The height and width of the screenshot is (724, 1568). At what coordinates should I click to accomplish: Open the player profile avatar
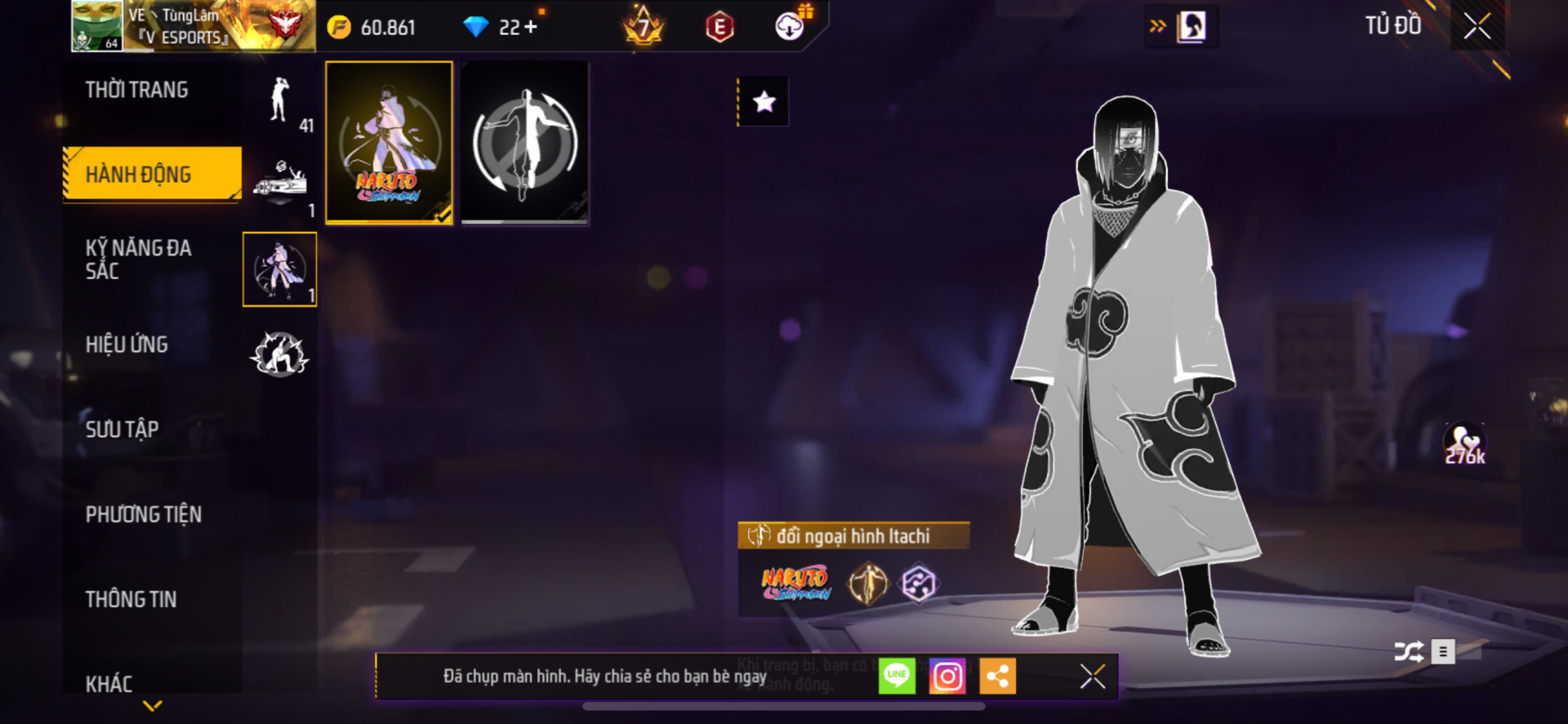tap(97, 26)
